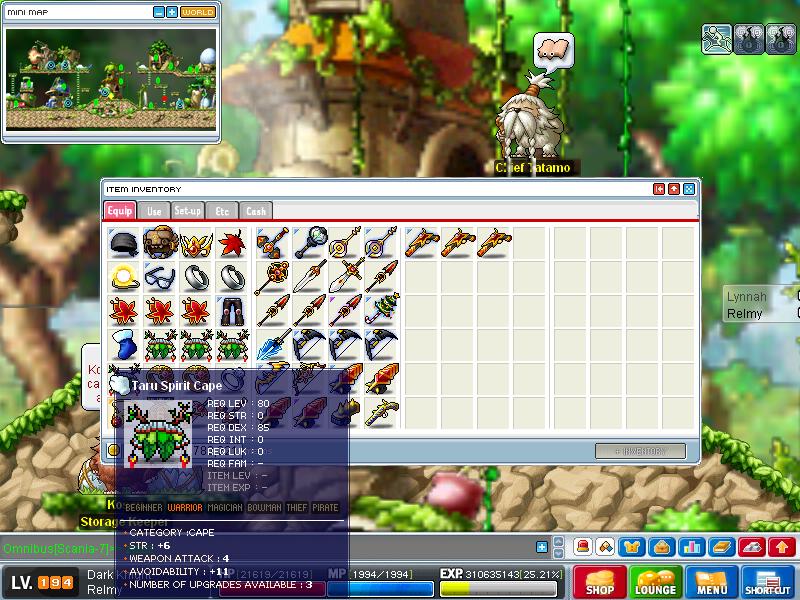Screen dimensions: 800x600
Task: Select the blue sock item slot
Action: [x=124, y=345]
